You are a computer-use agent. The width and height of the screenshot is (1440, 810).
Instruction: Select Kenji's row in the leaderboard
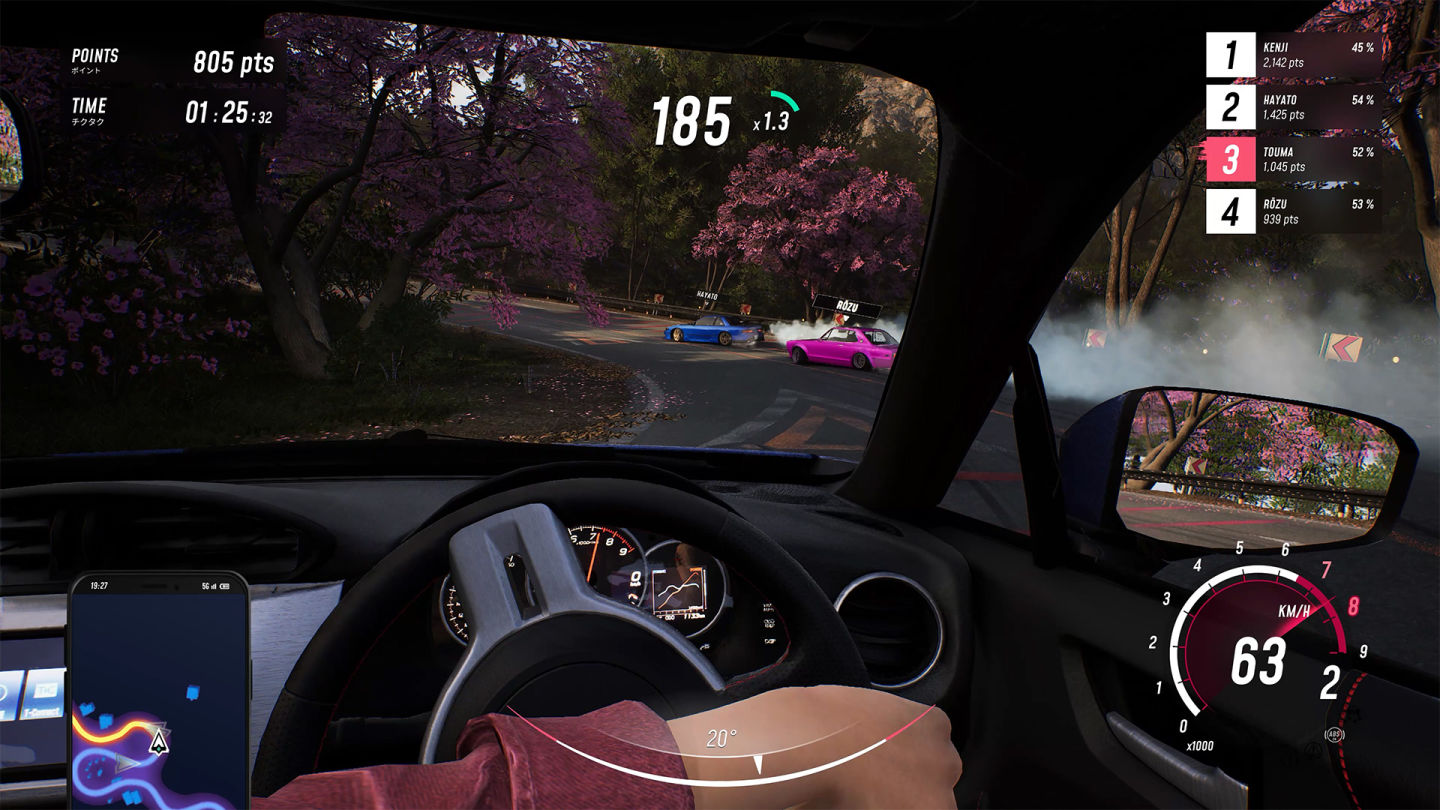(1292, 55)
